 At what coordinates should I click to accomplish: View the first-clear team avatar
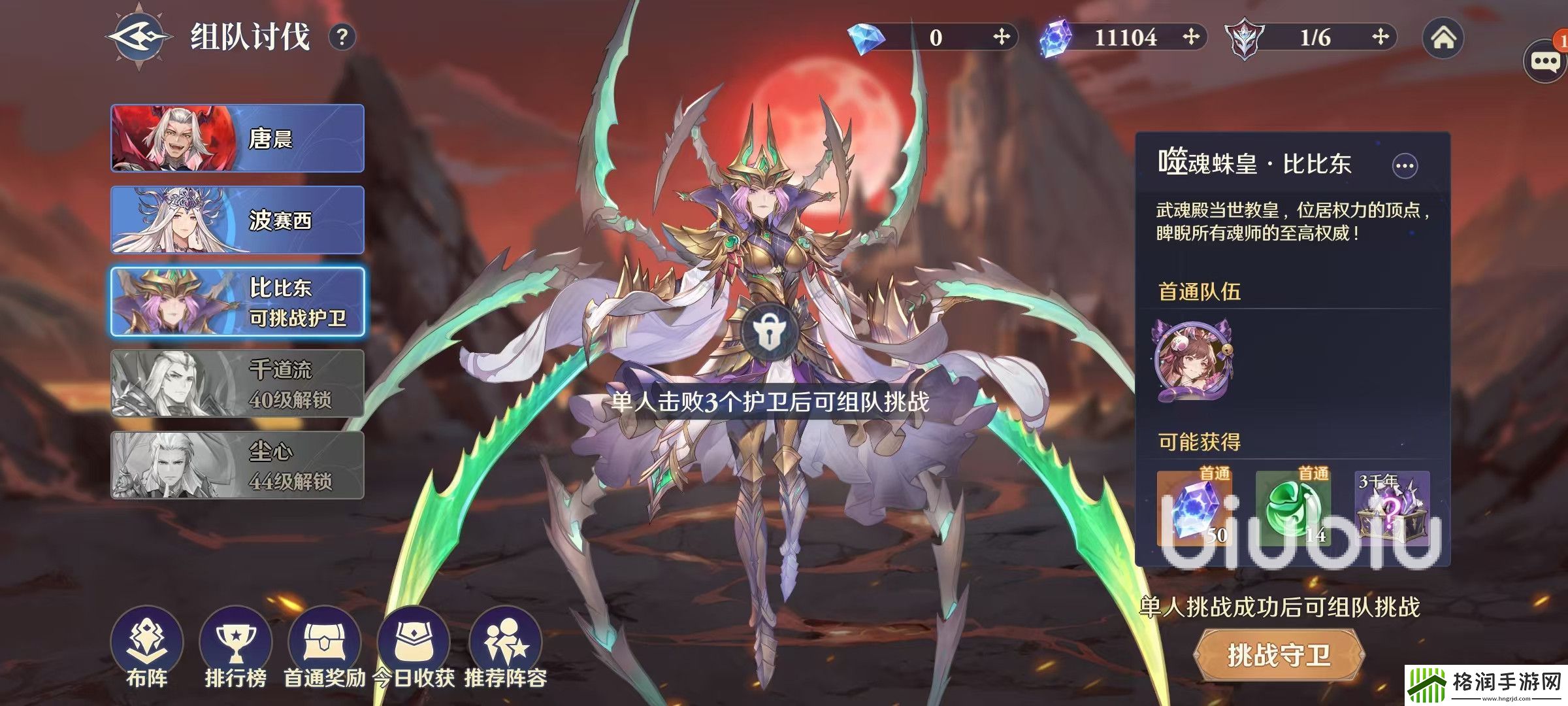pyautogui.click(x=1193, y=360)
